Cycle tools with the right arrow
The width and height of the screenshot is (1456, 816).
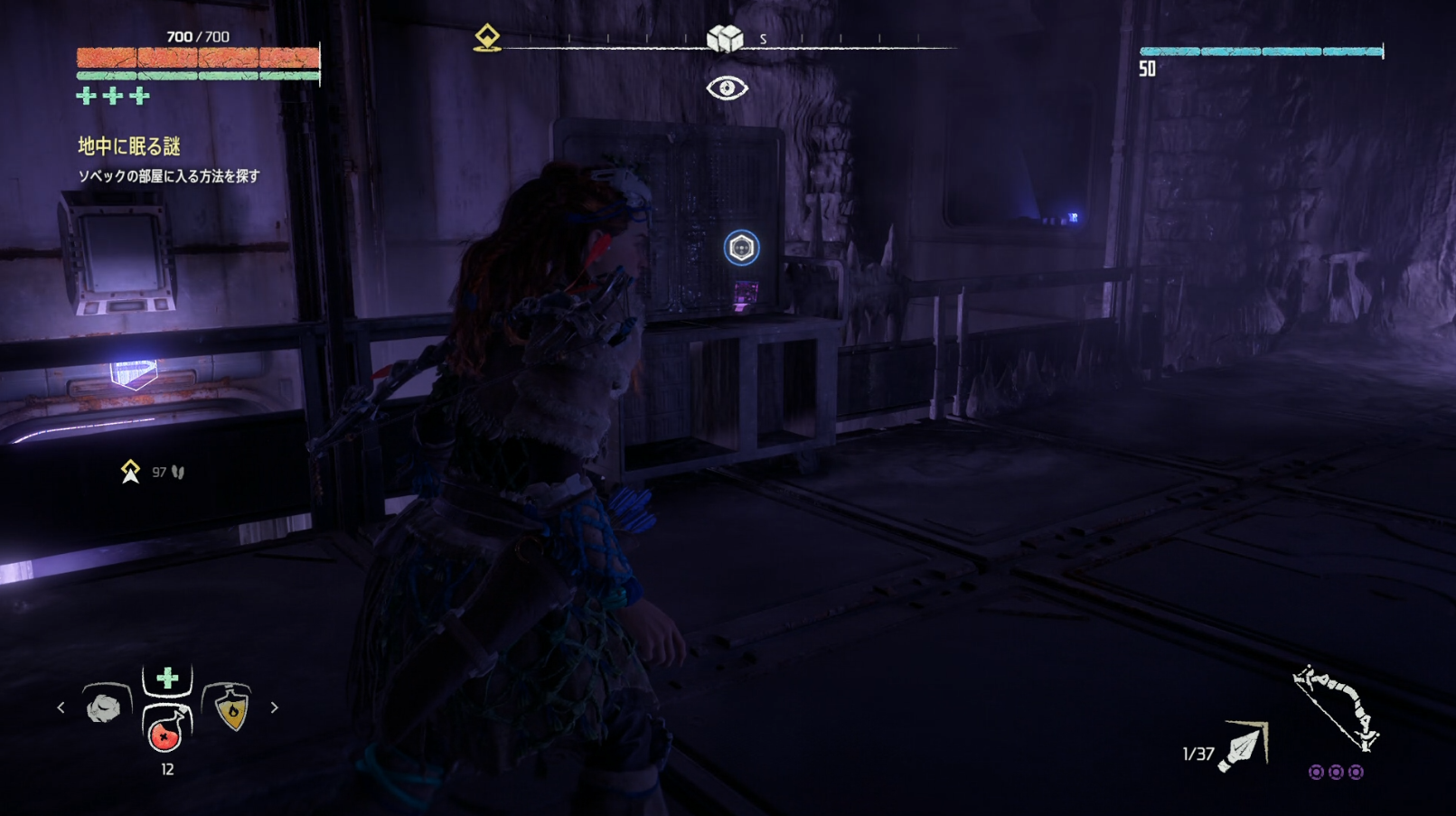point(275,708)
